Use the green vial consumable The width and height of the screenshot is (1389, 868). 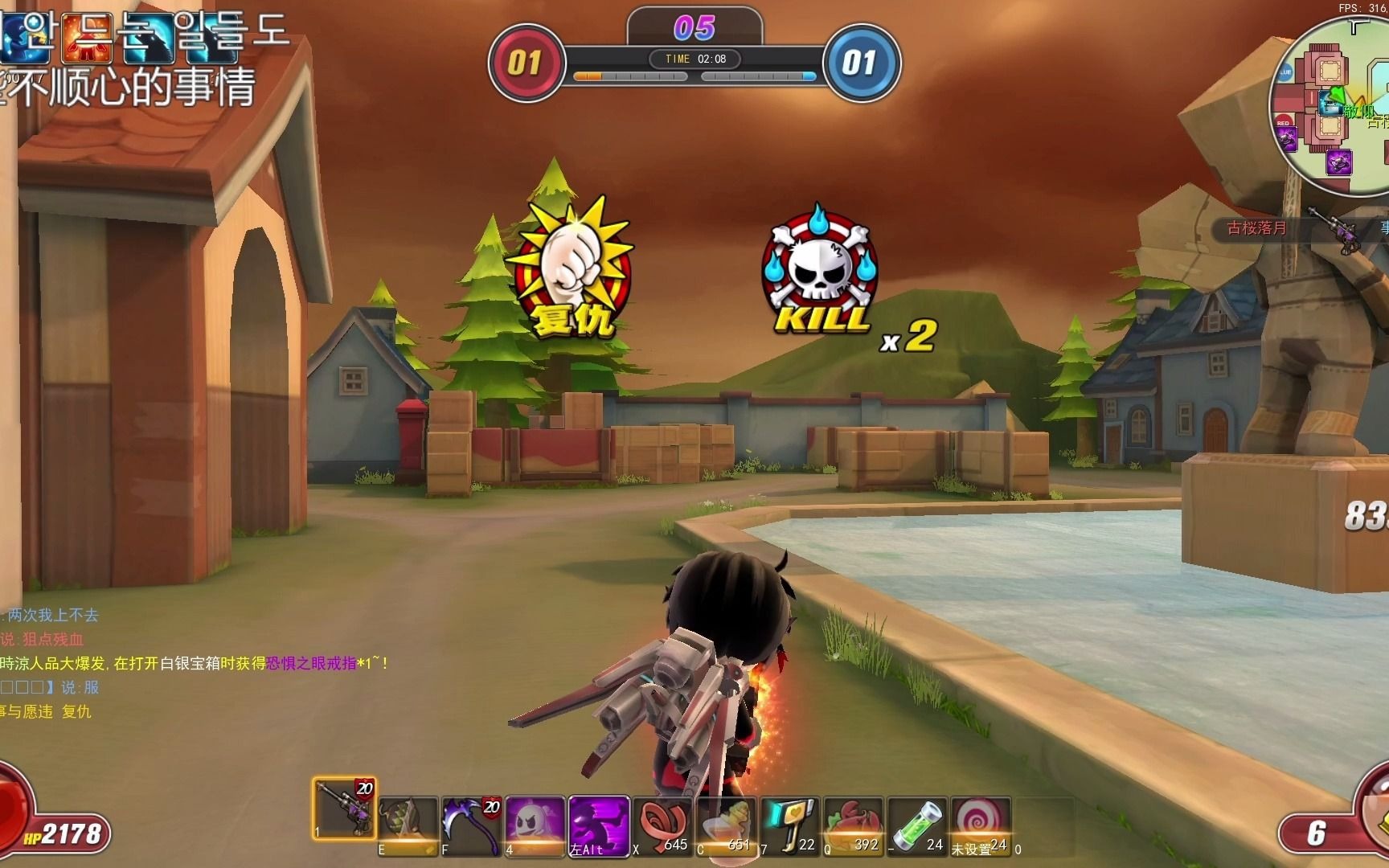pos(916,825)
